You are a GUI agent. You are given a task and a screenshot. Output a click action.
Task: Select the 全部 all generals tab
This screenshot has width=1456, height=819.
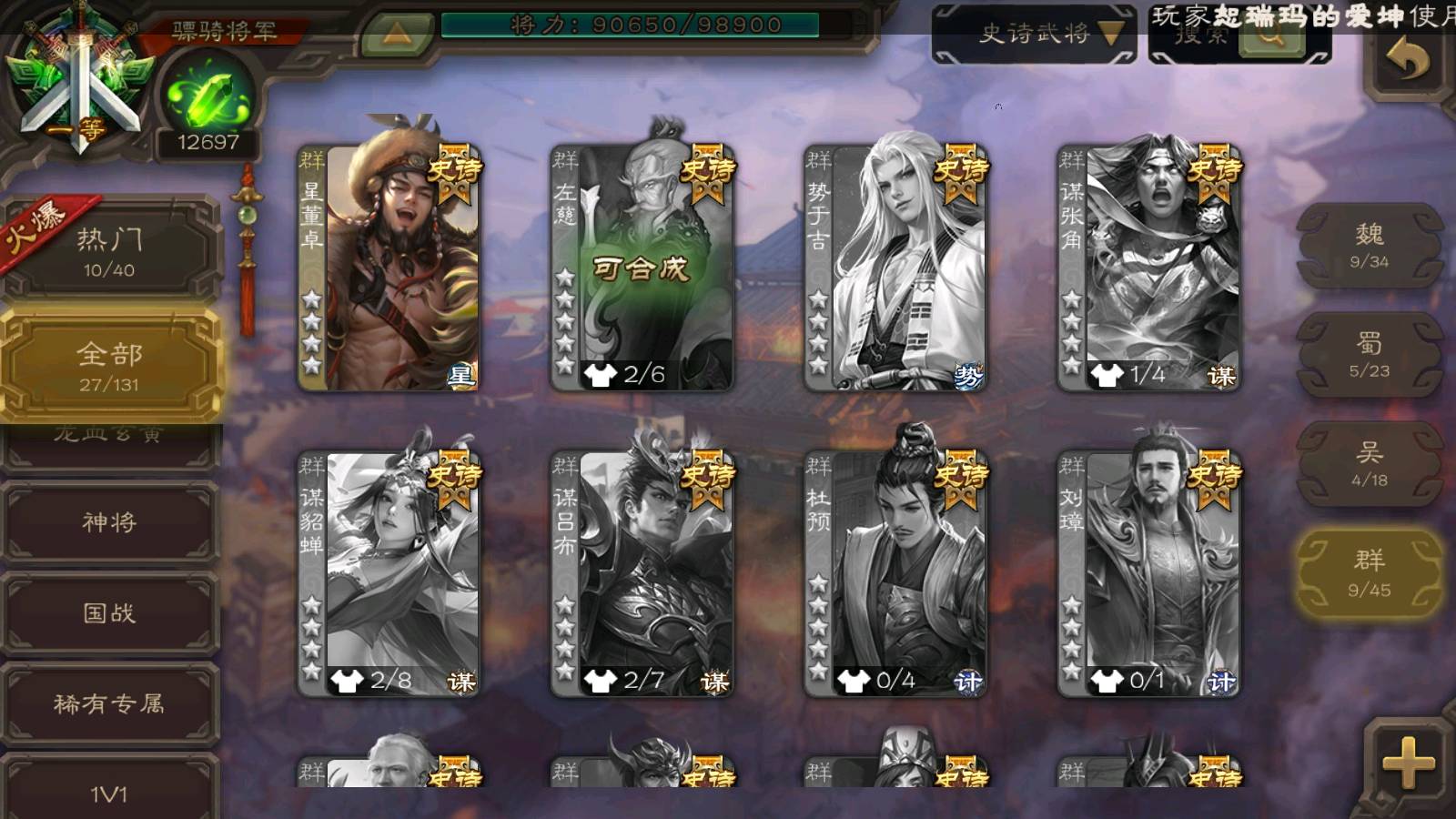109,366
